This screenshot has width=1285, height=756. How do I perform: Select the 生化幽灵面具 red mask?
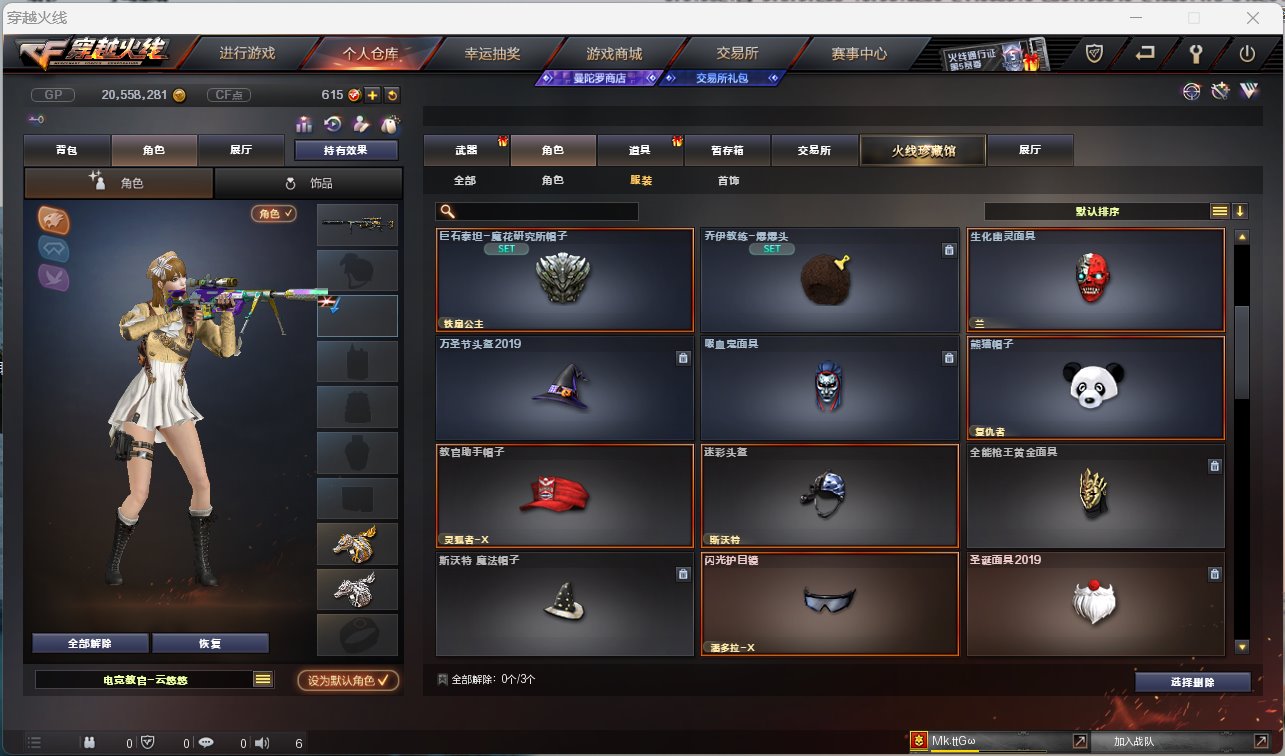click(x=1095, y=280)
